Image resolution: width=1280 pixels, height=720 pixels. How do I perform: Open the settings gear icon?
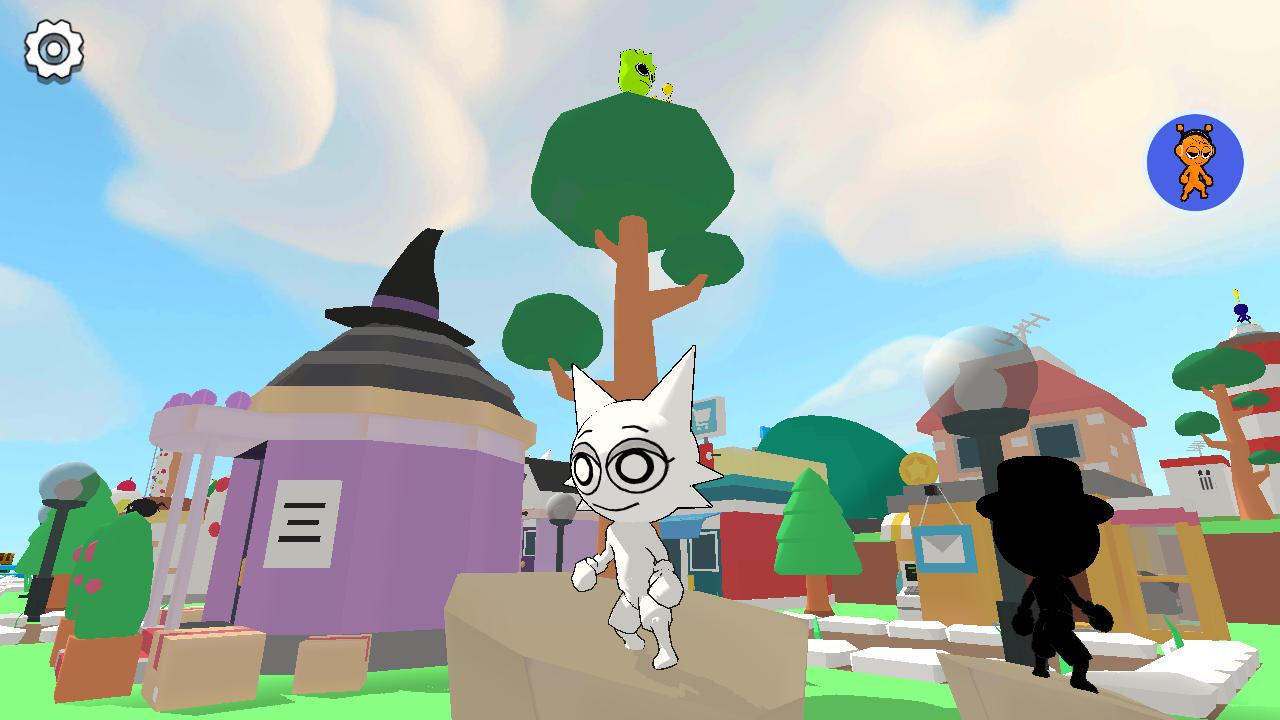point(55,48)
